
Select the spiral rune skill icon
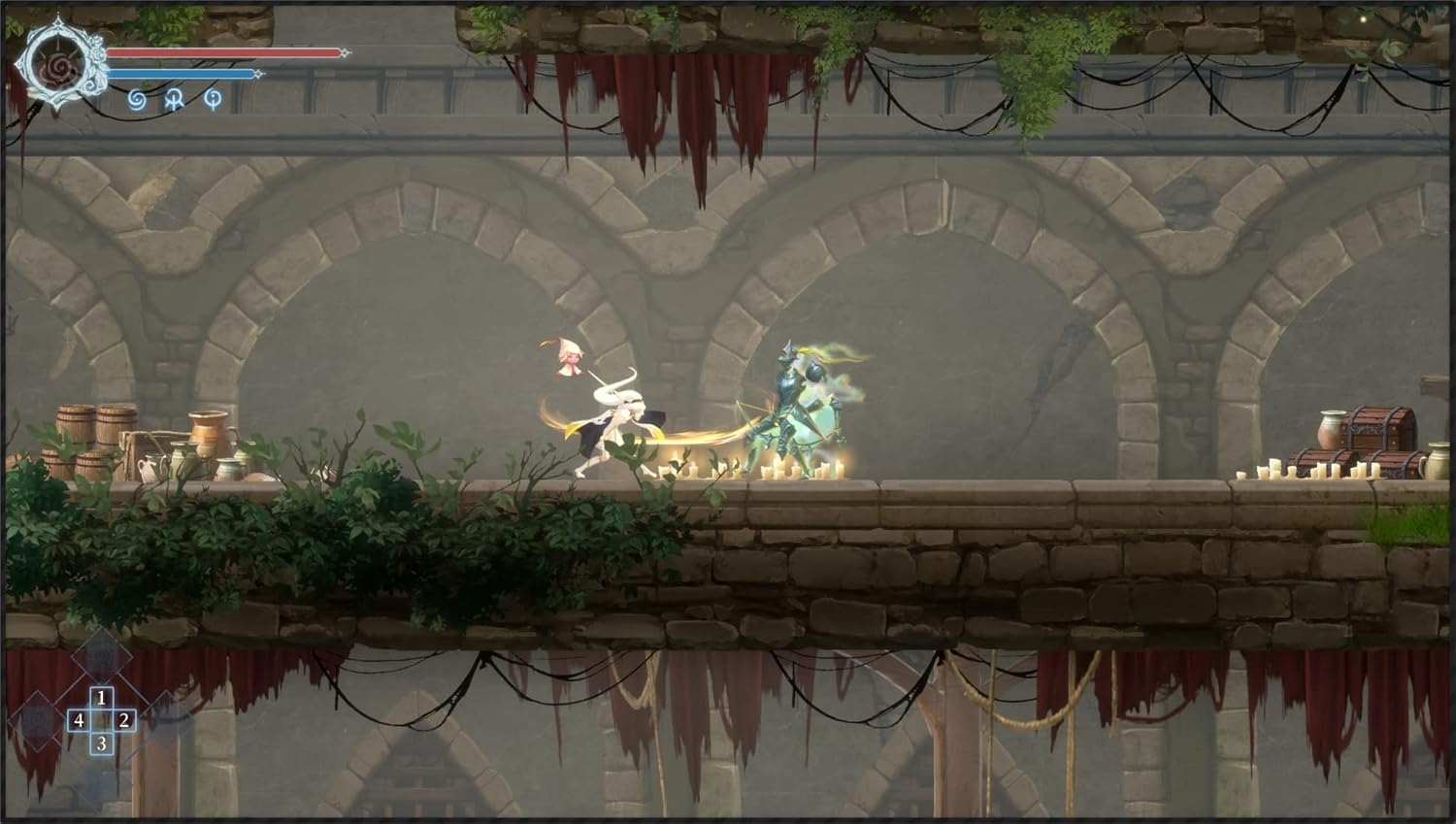pos(137,101)
